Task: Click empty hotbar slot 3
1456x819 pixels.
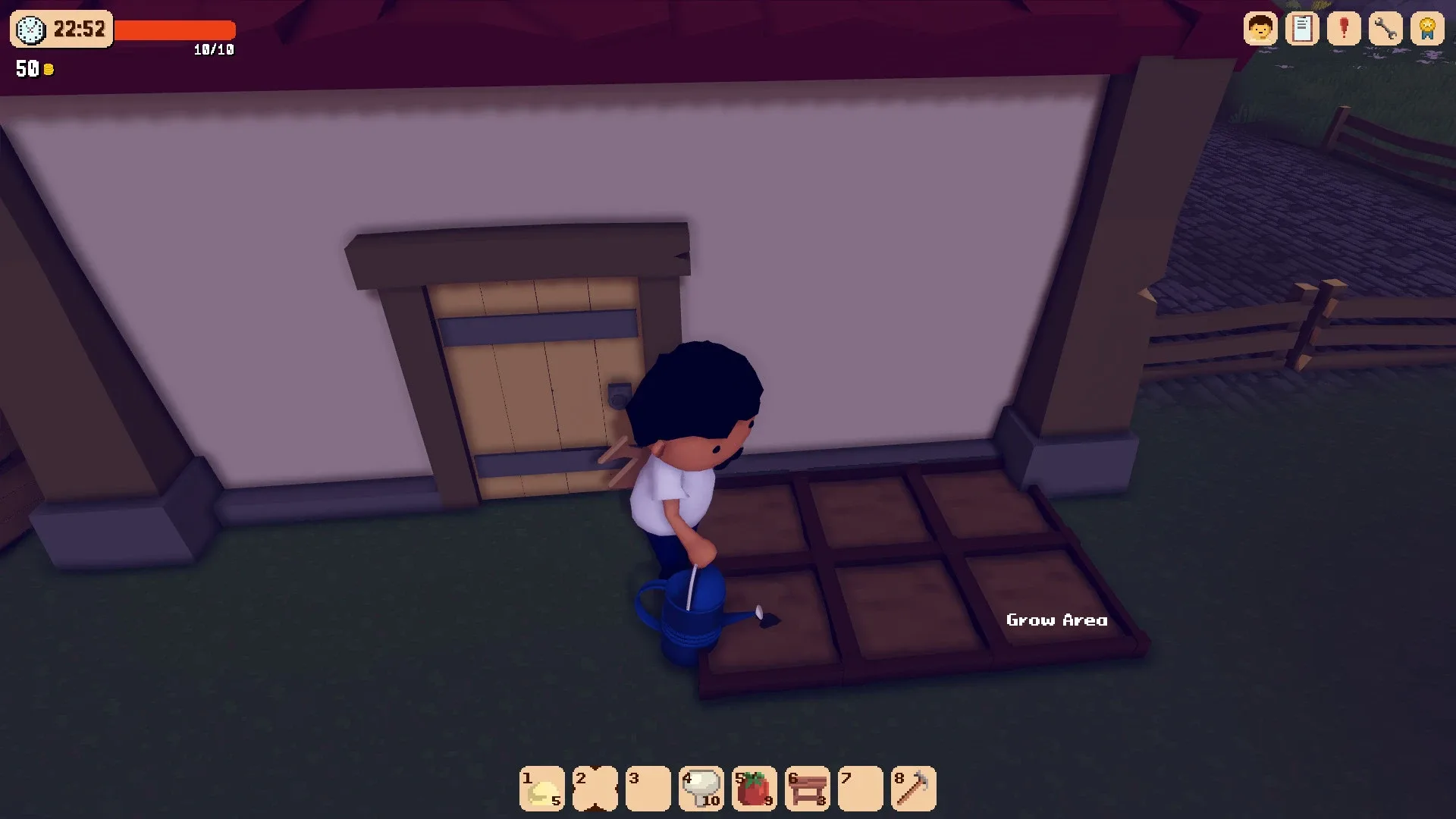Action: (648, 789)
